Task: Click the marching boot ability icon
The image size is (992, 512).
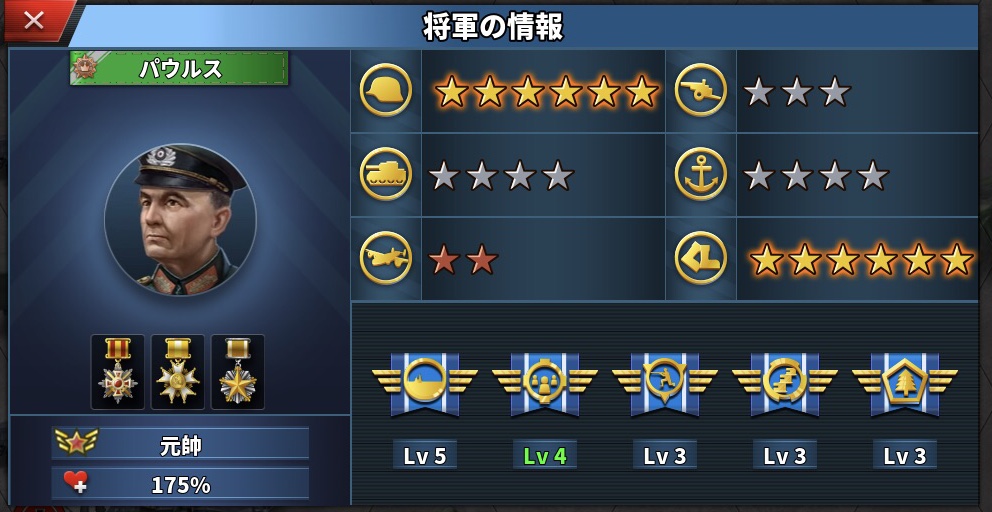Action: tap(701, 259)
